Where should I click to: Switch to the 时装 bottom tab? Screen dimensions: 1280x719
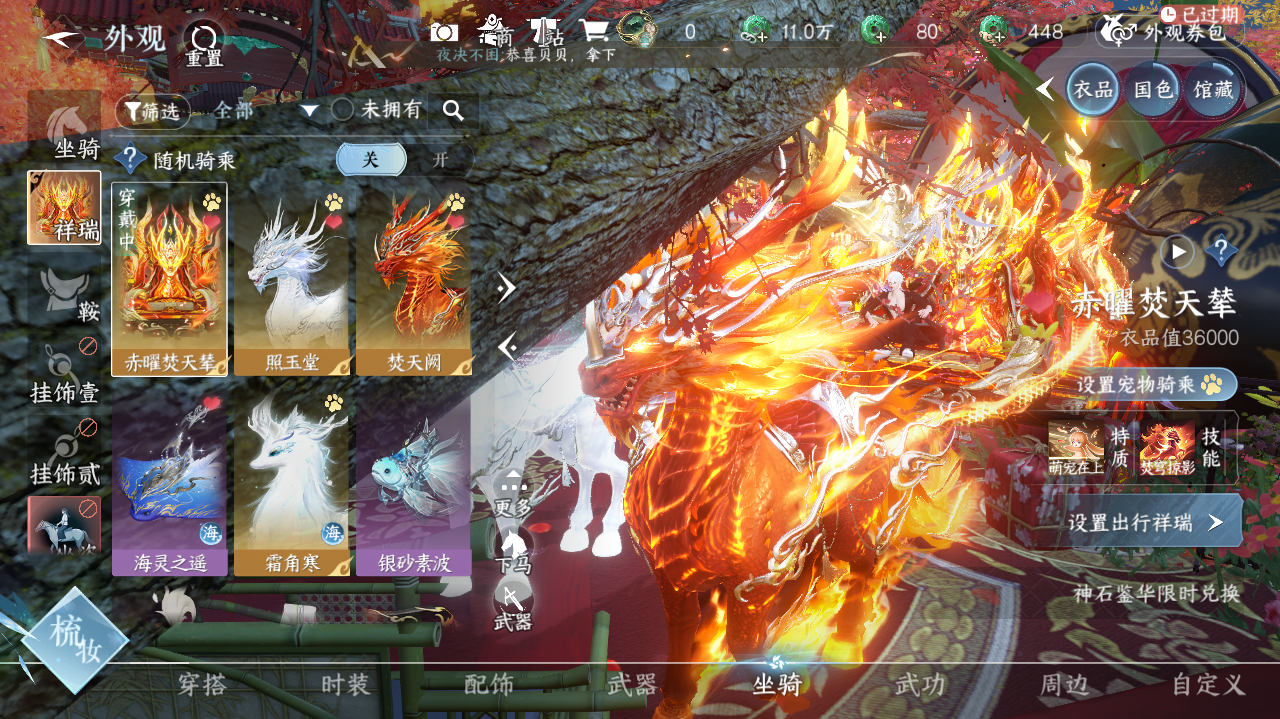tap(345, 685)
